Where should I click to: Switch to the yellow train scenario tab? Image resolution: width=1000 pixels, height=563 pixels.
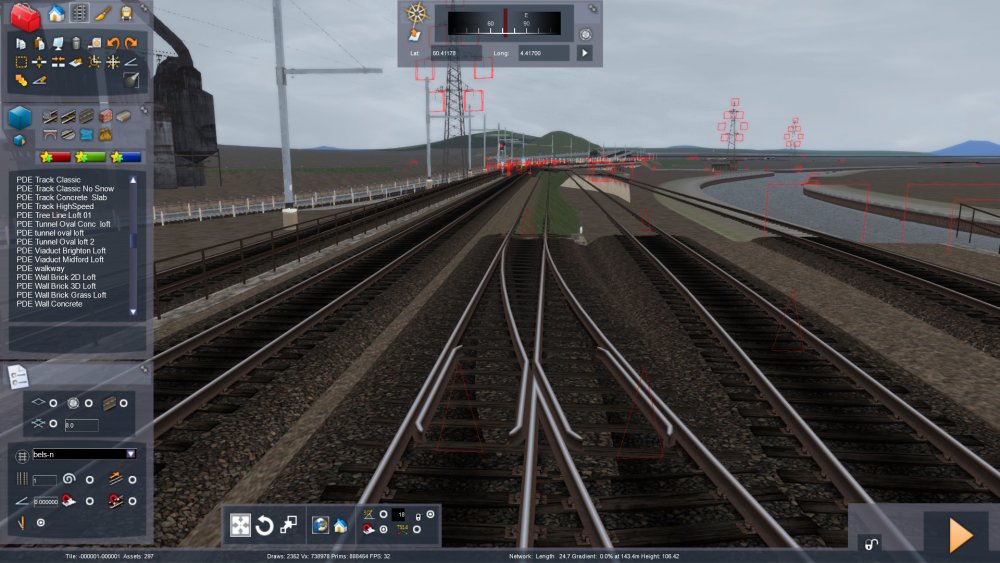(x=126, y=13)
